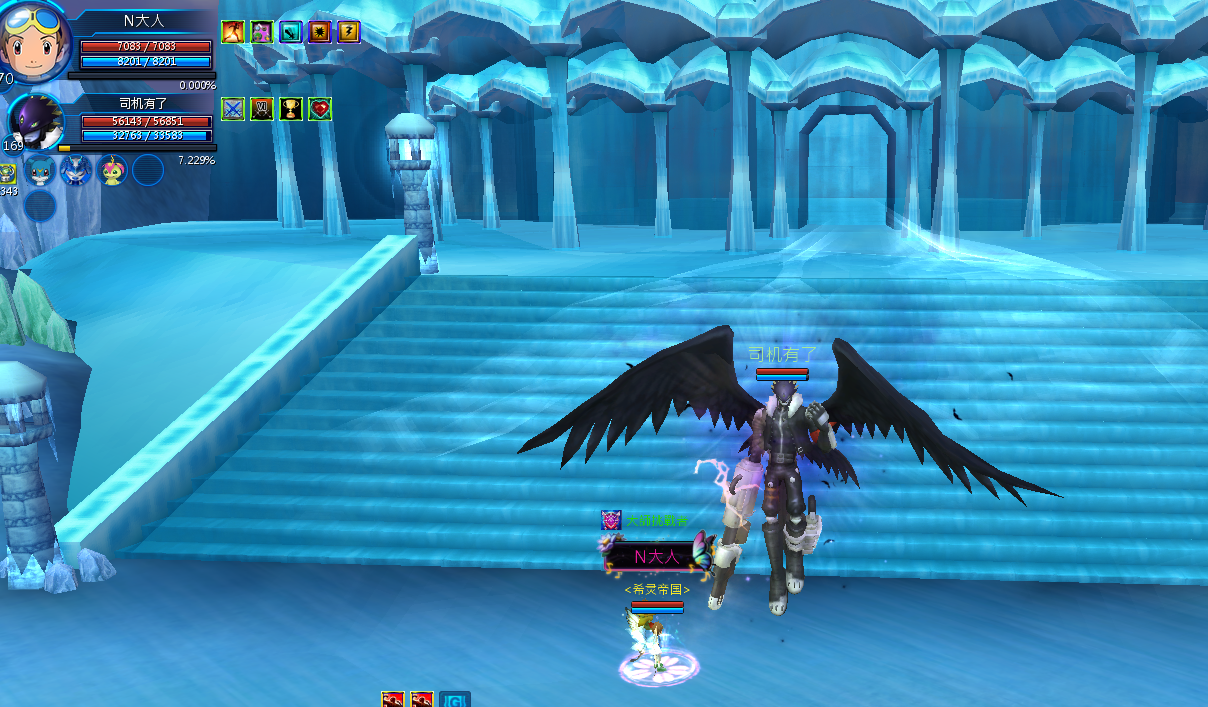This screenshot has height=707, width=1208.
Task: Click the crossed blue swords buff icon
Action: click(x=233, y=109)
